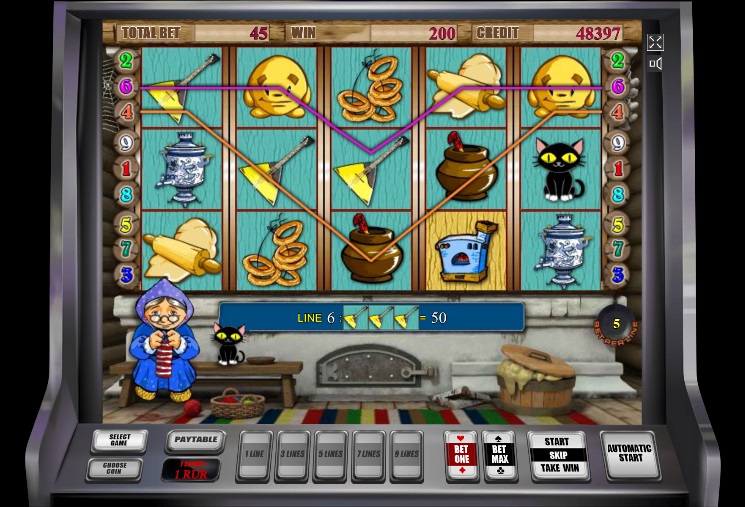Click the red Bet One button
The image size is (745, 507).
(461, 455)
